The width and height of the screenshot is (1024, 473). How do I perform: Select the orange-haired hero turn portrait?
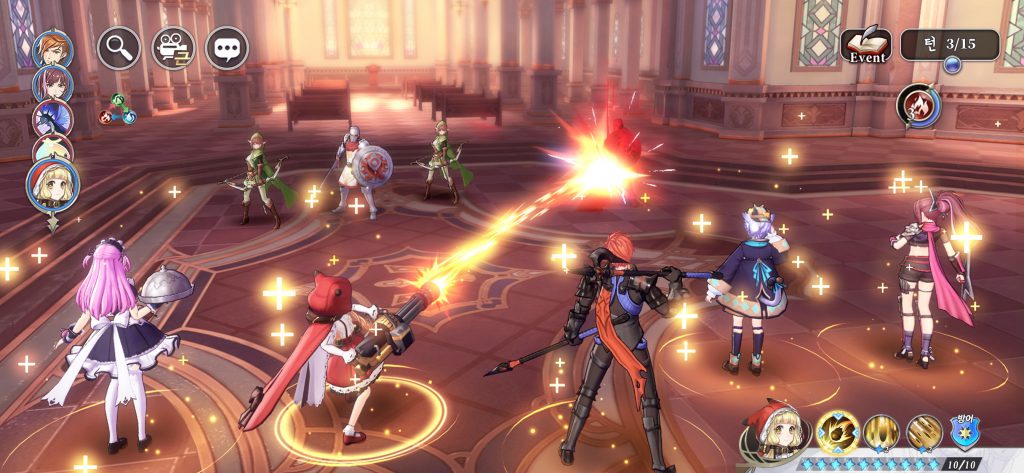[x=50, y=50]
